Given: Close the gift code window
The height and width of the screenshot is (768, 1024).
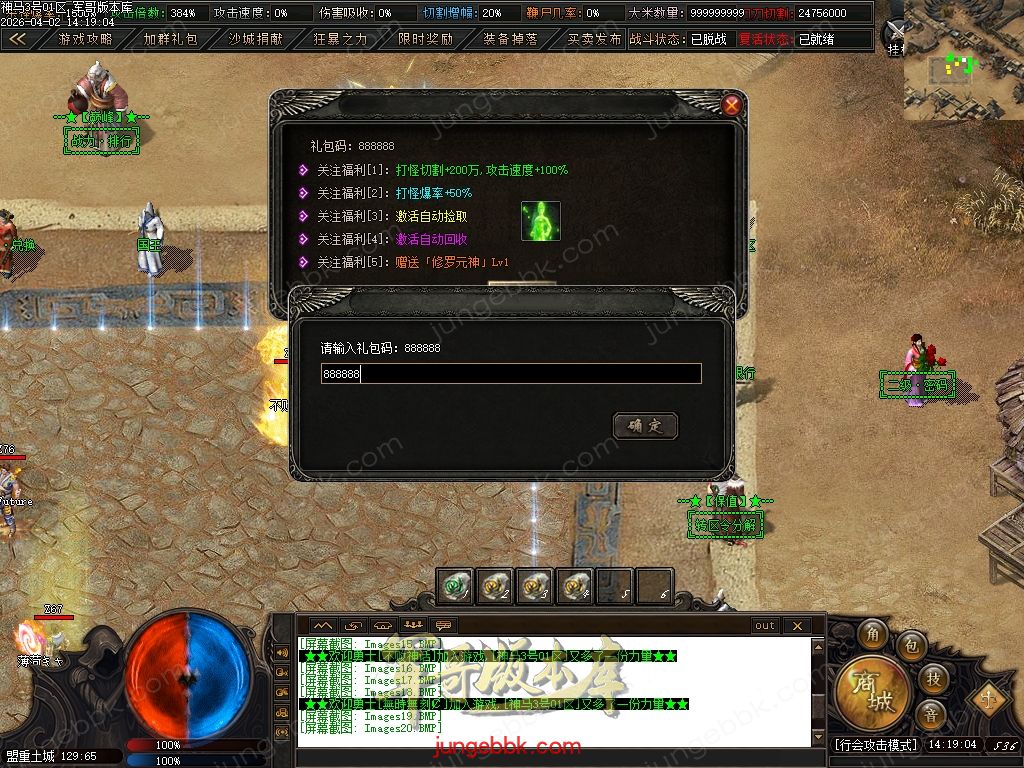Looking at the screenshot, I should coord(733,105).
